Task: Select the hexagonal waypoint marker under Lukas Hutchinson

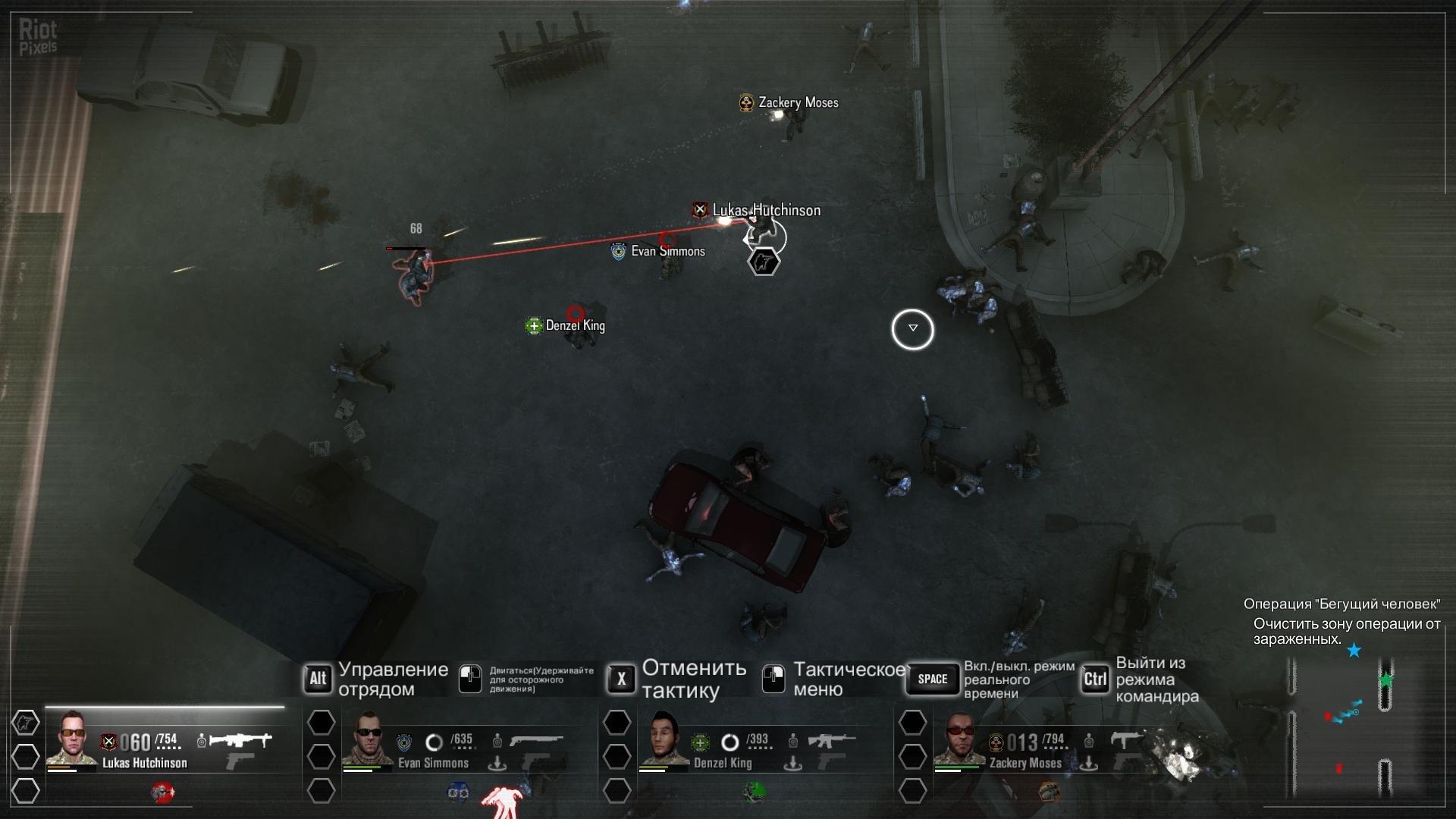Action: pos(764,262)
